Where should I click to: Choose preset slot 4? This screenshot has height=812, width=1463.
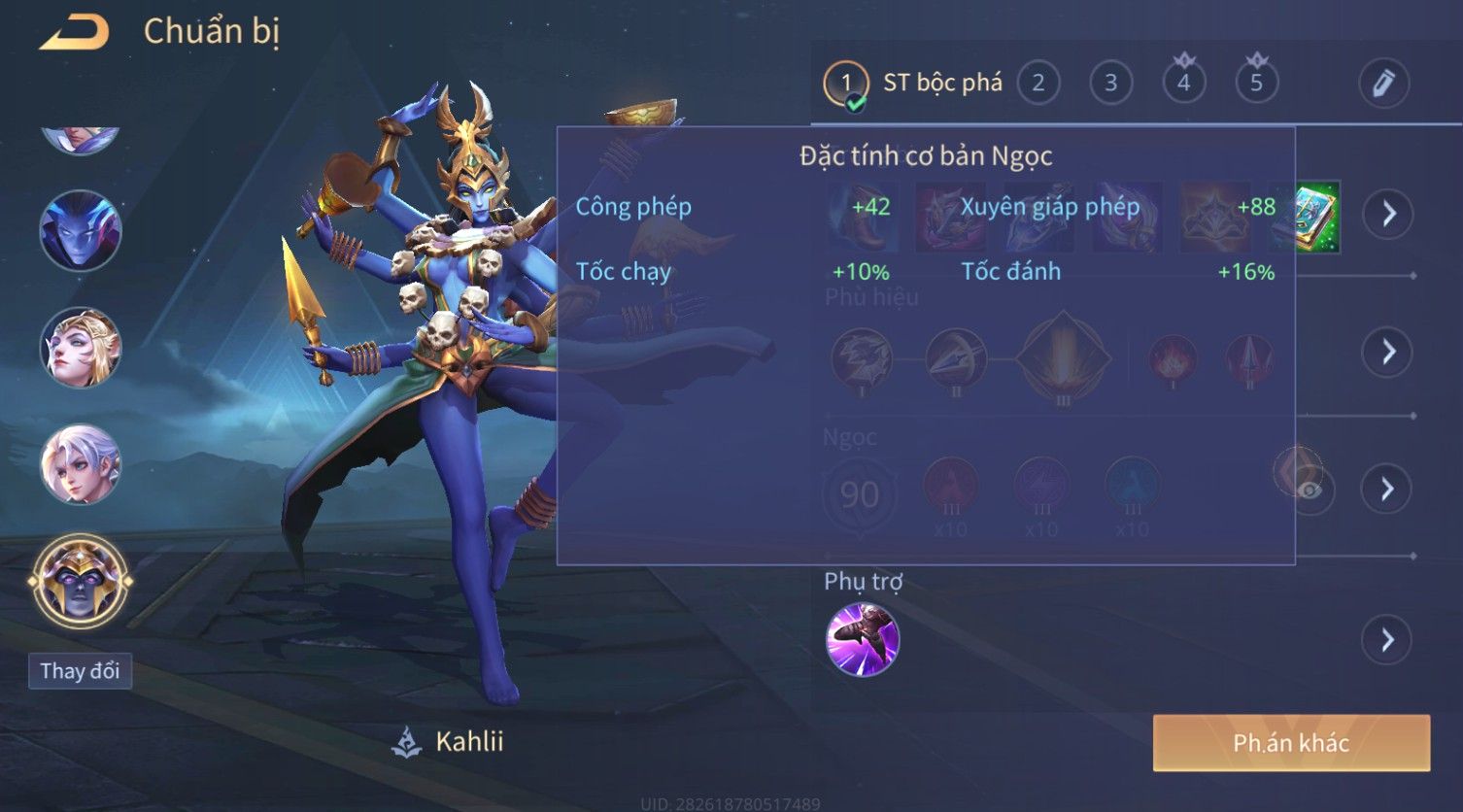1183,84
